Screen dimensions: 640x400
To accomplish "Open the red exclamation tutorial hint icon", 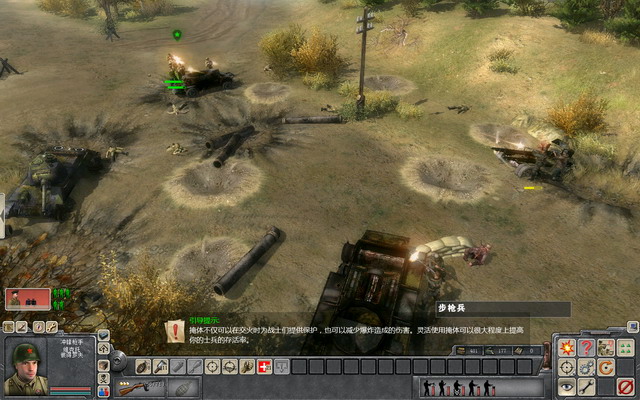I will pos(176,330).
